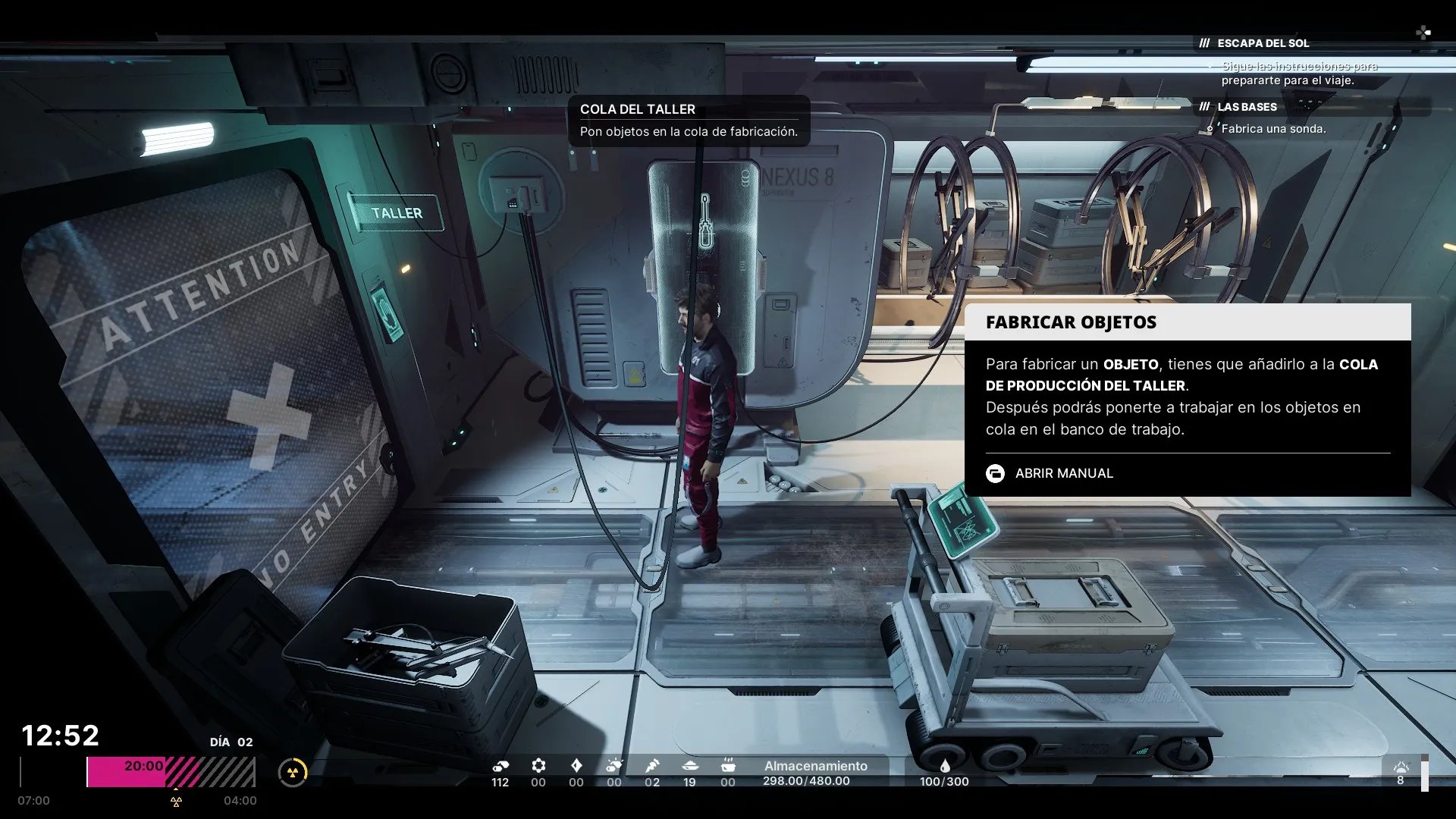Open the Escapa del Sol objective
1456x819 pixels.
1263,43
